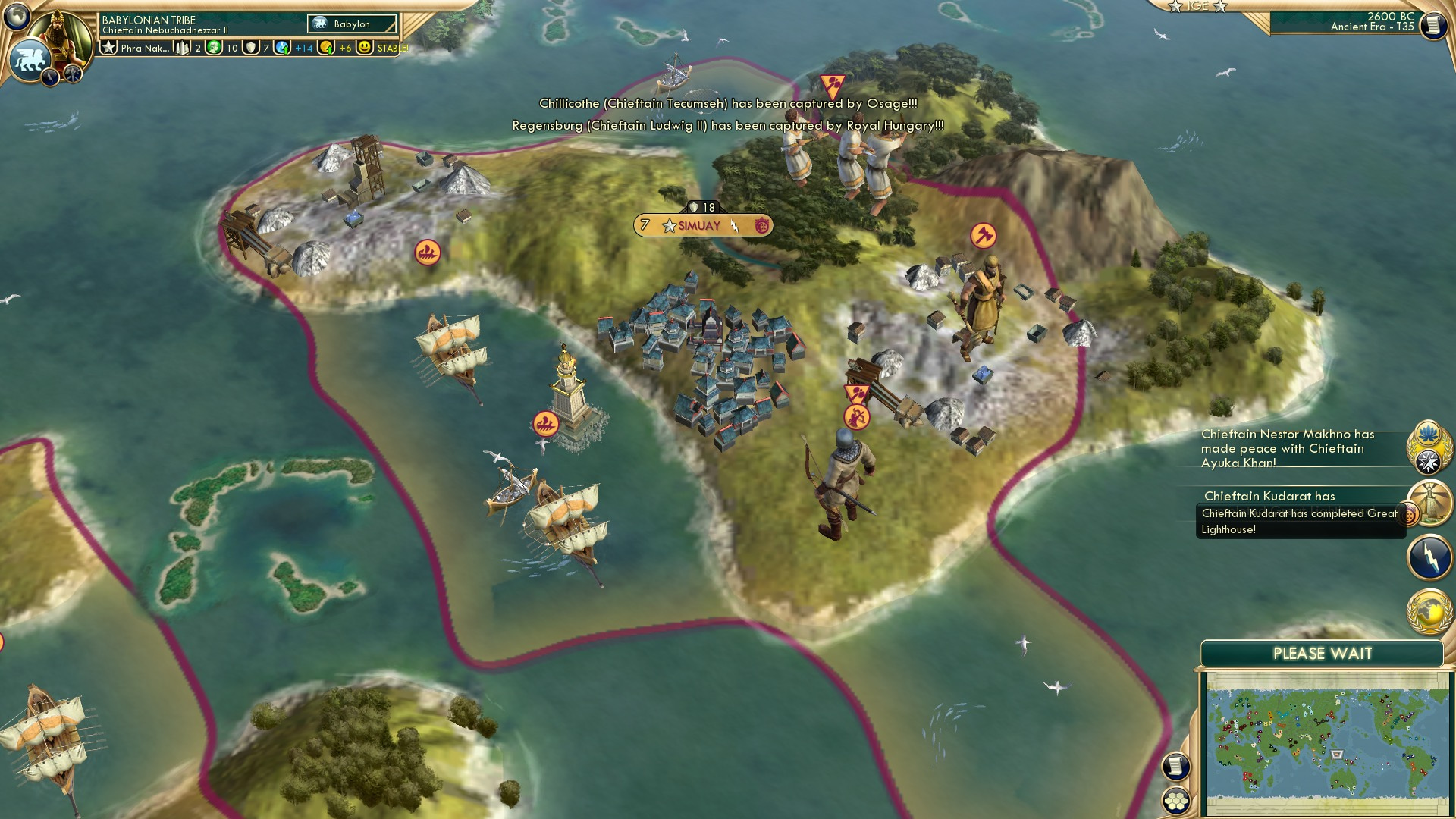The image size is (1456, 819).
Task: Toggle the hex grid minimap option
Action: [1175, 801]
